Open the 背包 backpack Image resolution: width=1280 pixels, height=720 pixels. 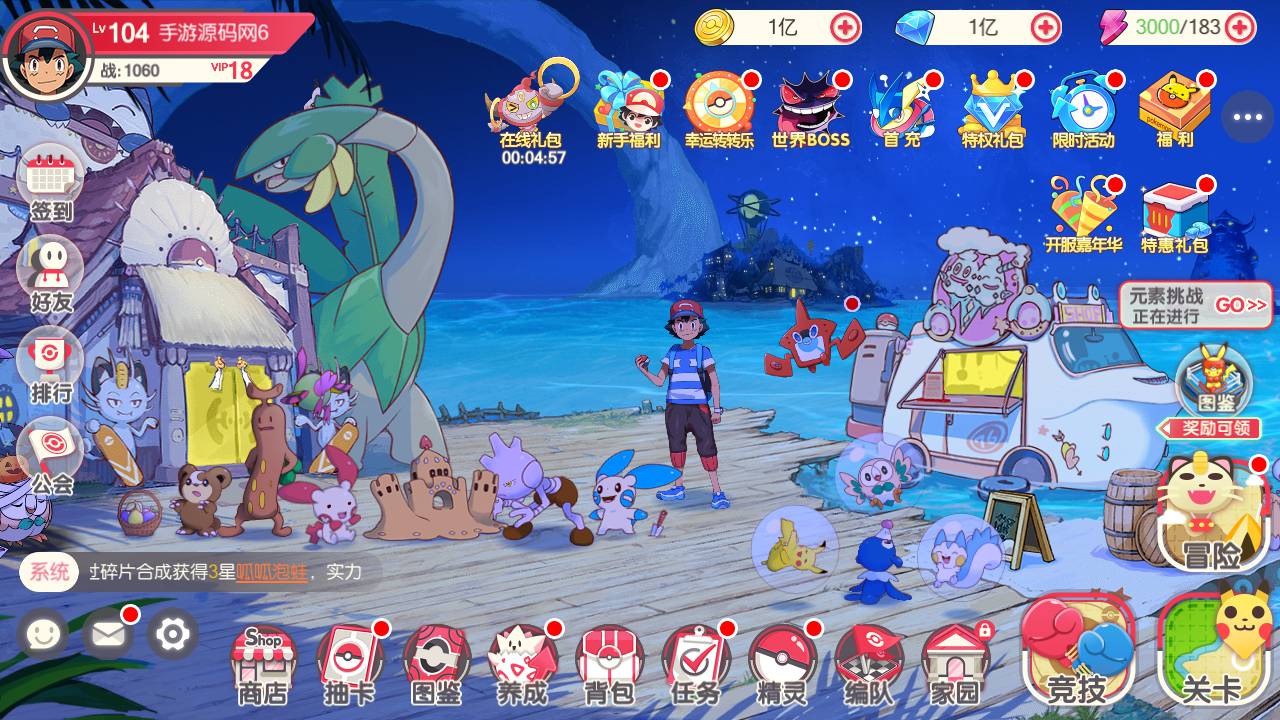coord(608,663)
